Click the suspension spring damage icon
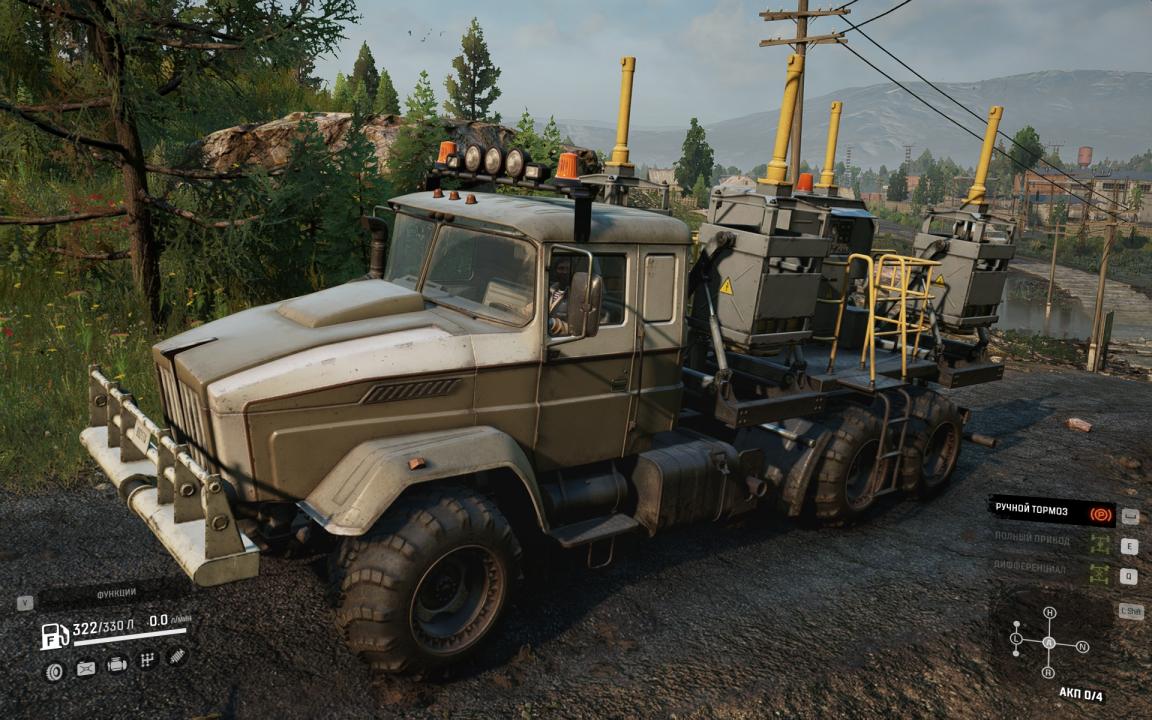 coord(177,656)
